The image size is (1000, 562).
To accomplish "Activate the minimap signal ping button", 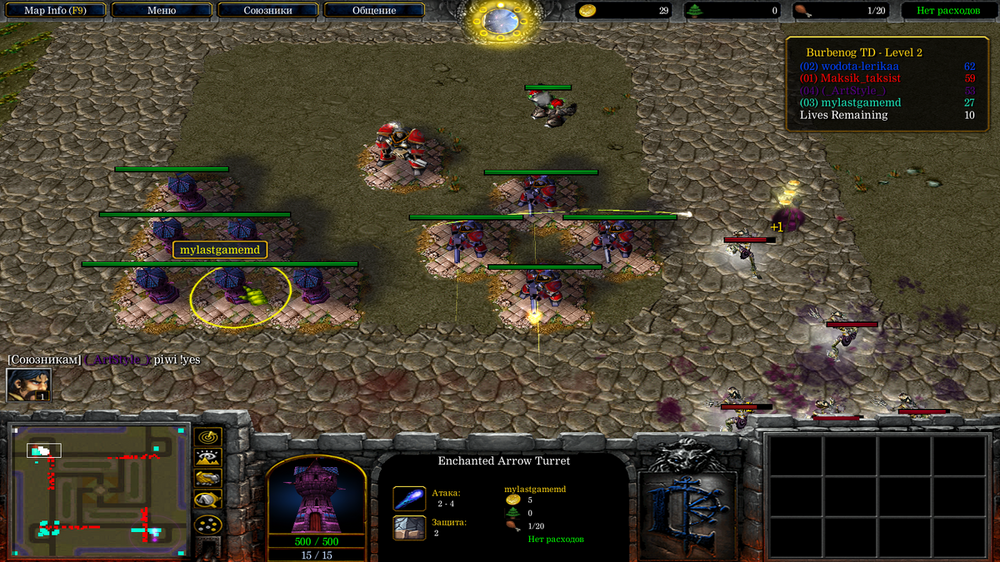I will [208, 438].
